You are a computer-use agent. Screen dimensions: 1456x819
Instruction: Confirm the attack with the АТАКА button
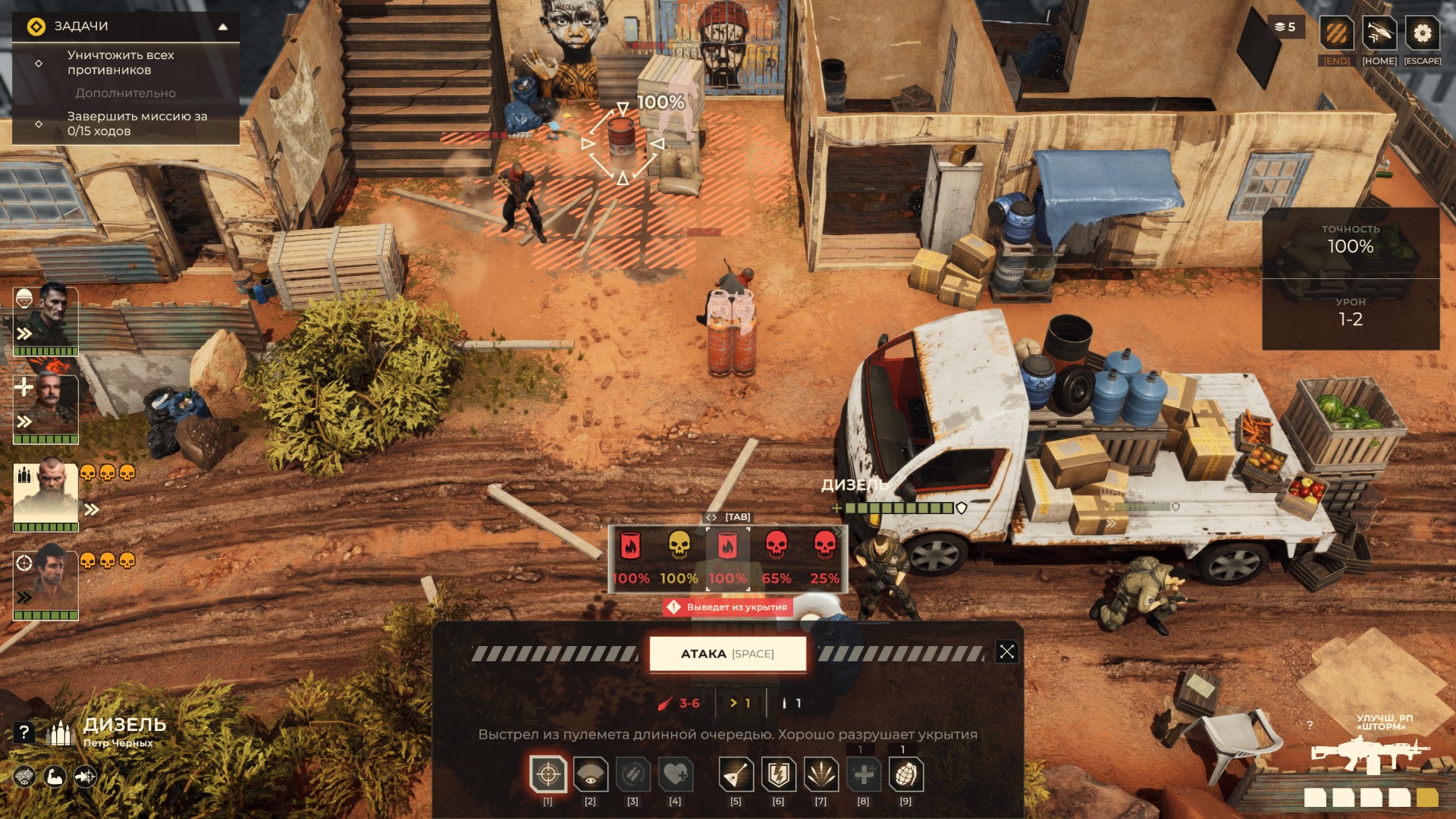(727, 654)
